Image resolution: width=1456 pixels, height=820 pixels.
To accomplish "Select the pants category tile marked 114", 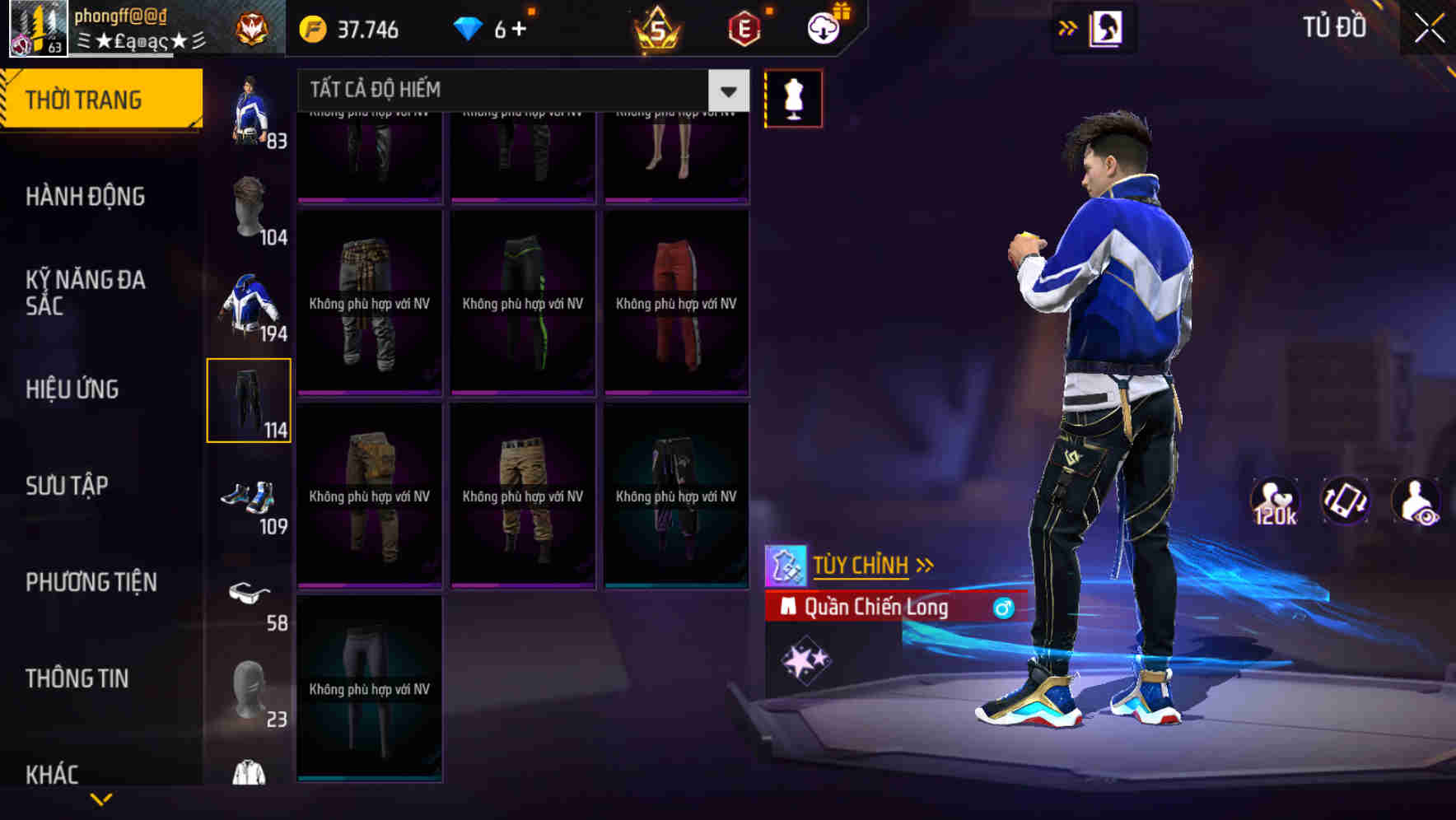I will [250, 400].
